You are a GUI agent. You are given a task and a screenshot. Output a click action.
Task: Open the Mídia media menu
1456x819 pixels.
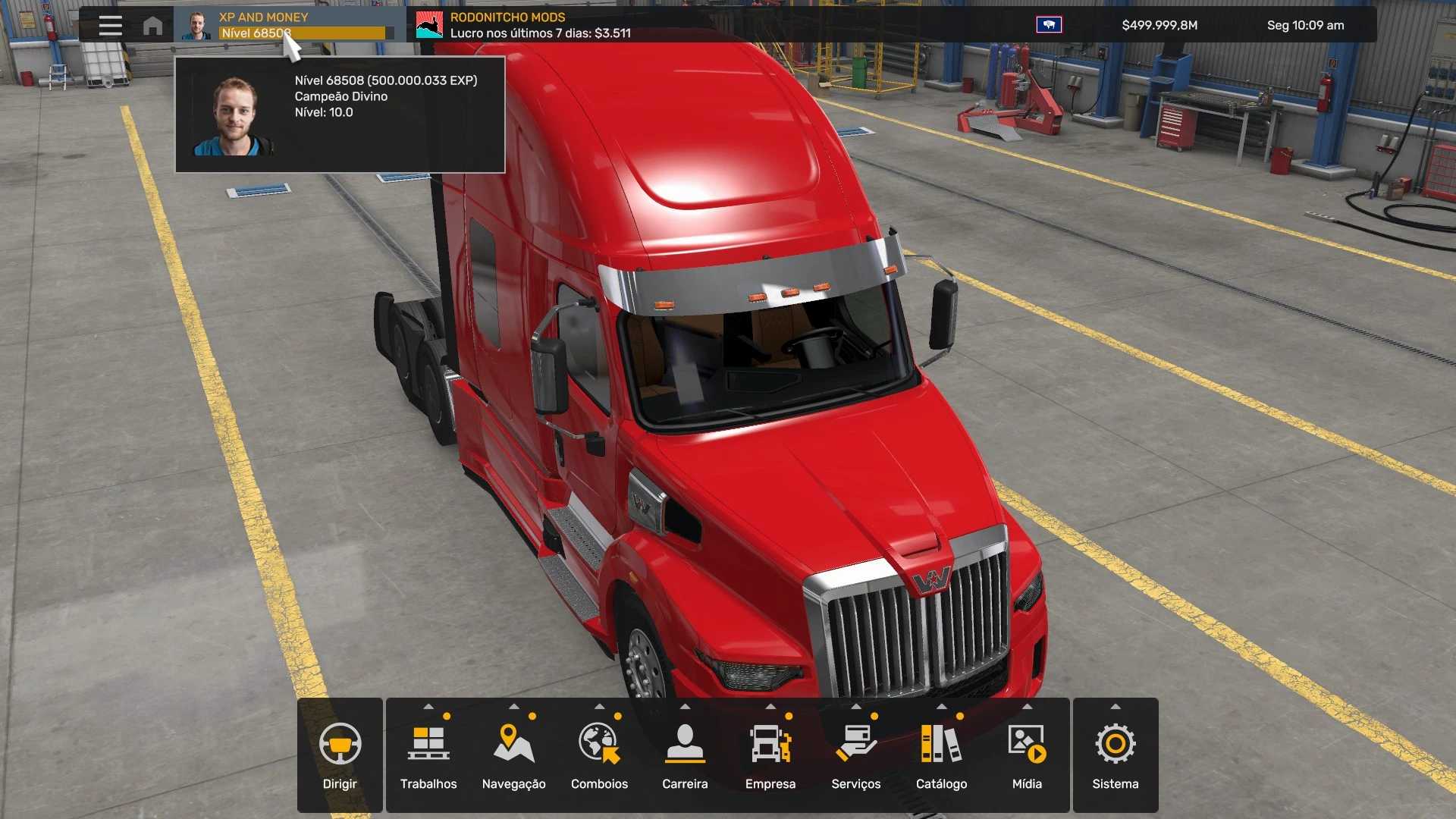1027,755
